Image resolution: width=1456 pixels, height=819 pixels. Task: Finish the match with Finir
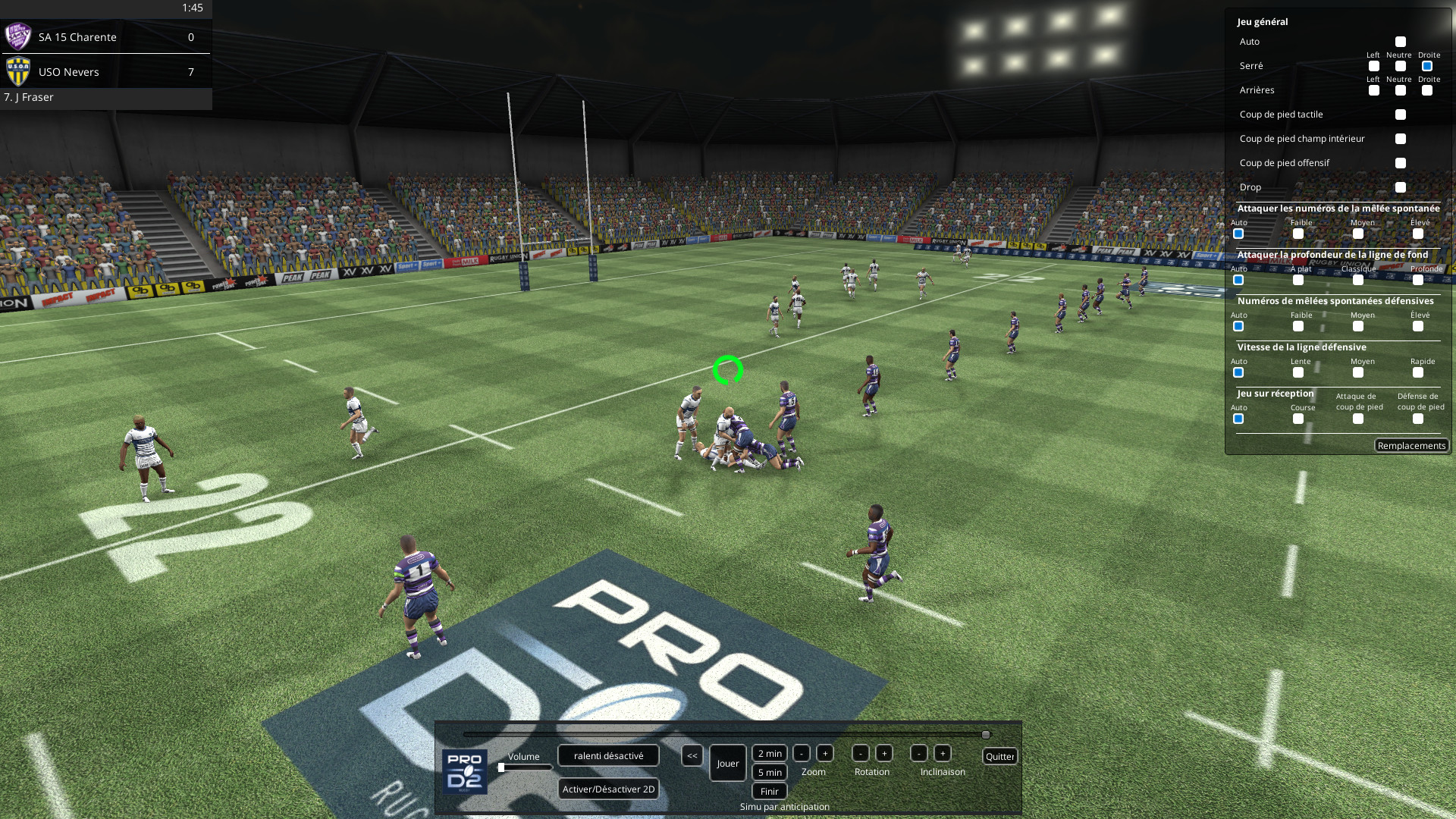[x=769, y=791]
